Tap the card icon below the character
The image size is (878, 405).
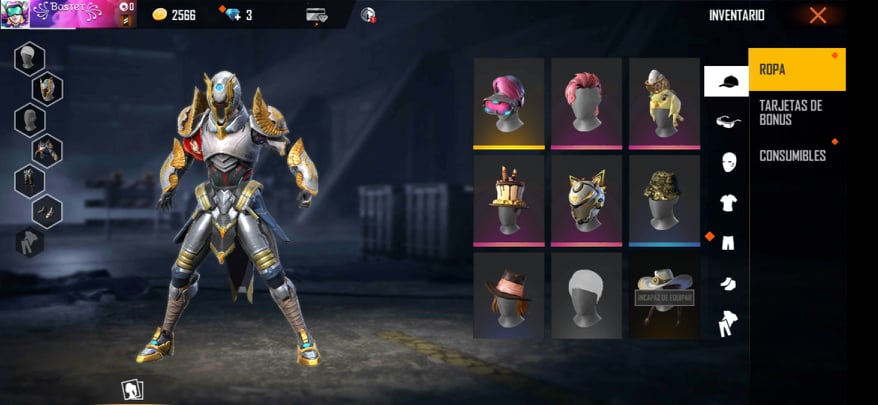pos(132,389)
